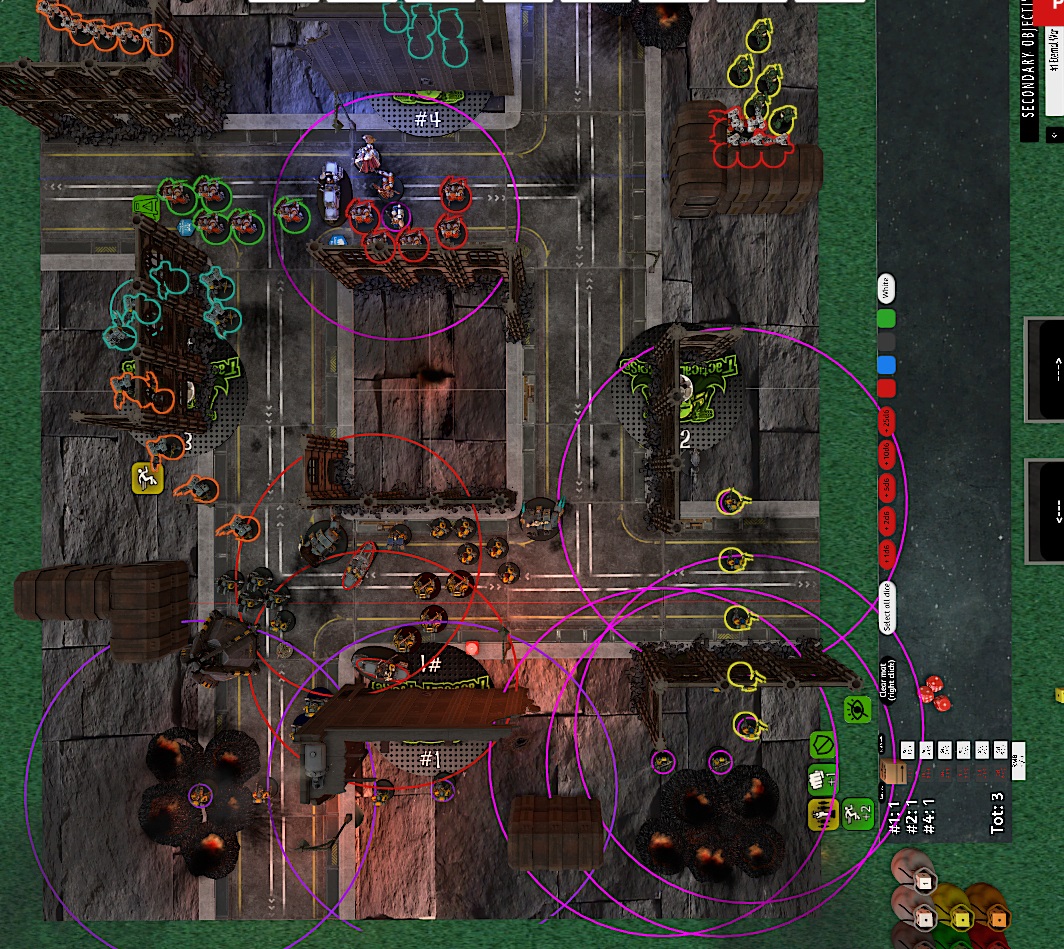This screenshot has width=1064, height=949.
Task: Choose the dark gray dice color swatch
Action: (886, 343)
